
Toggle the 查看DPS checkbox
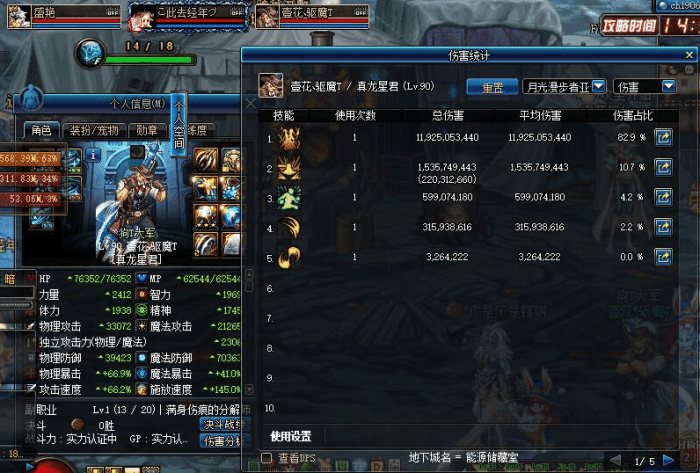266,458
